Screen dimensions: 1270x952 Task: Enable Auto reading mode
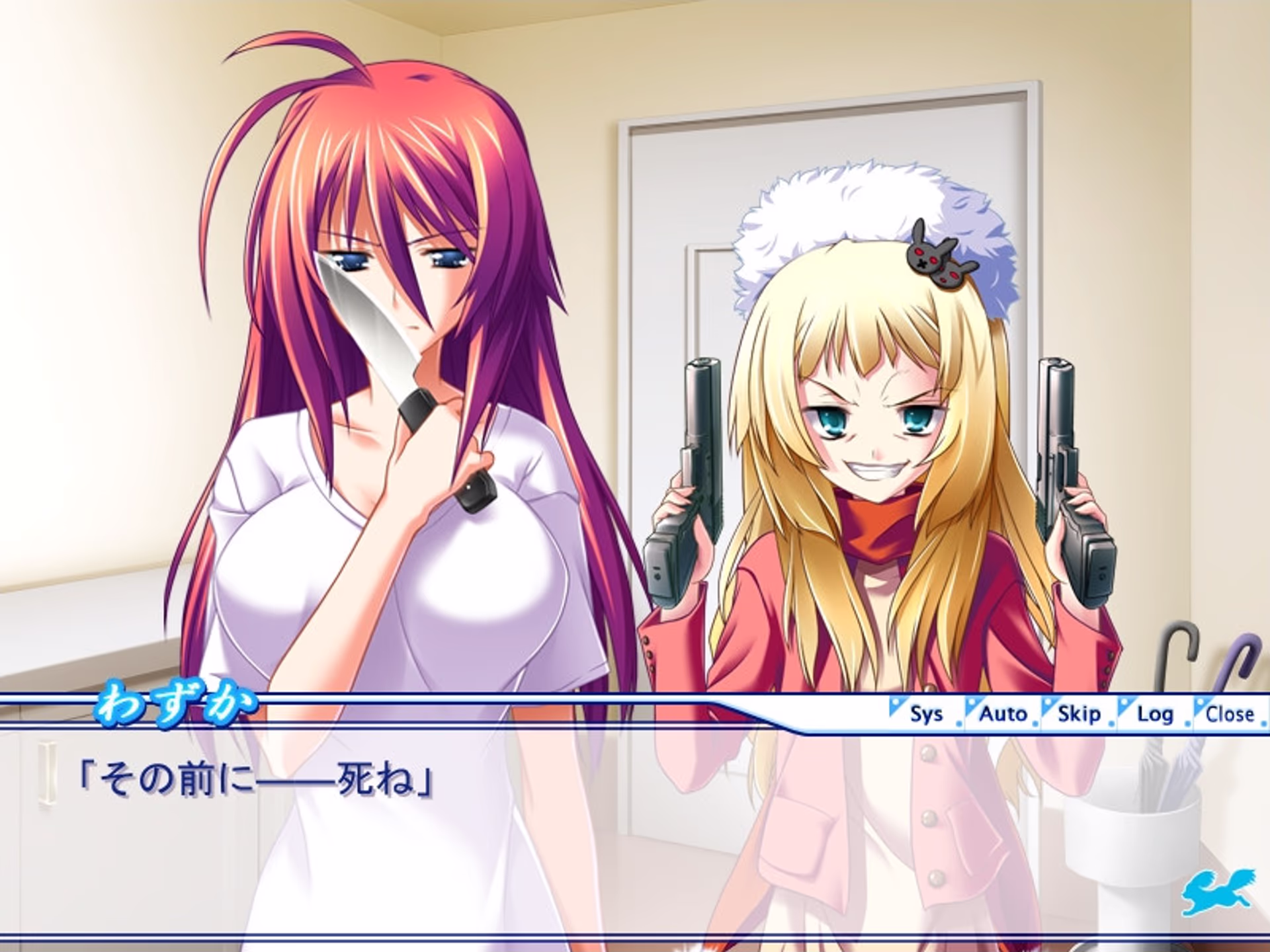(x=1003, y=713)
